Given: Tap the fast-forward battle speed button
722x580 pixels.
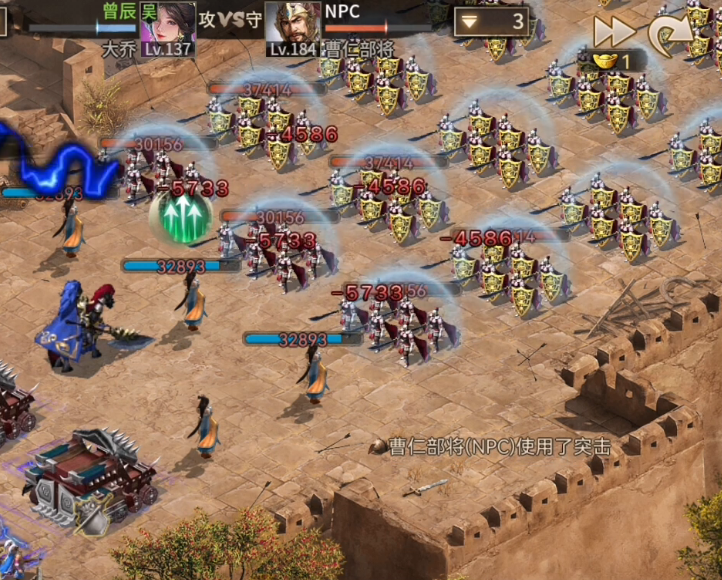Looking at the screenshot, I should tap(612, 31).
